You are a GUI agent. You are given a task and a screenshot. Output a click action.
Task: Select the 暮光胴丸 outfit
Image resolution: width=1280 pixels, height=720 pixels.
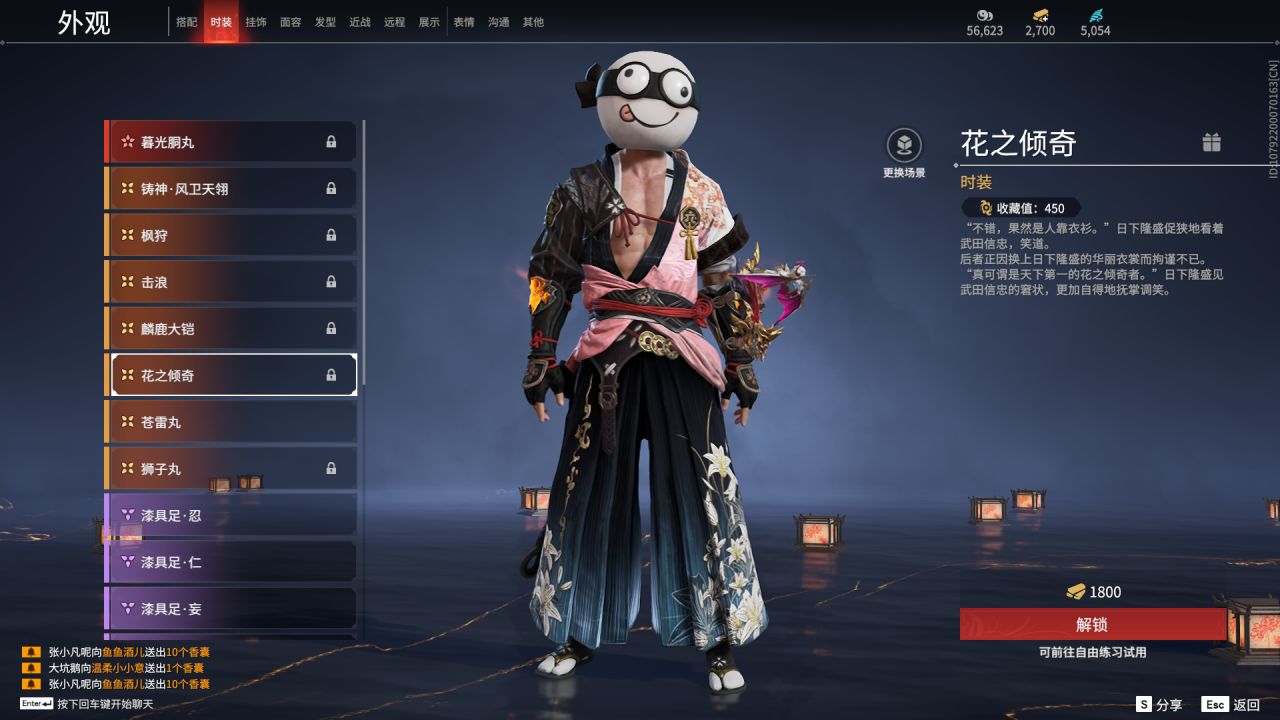(x=231, y=142)
